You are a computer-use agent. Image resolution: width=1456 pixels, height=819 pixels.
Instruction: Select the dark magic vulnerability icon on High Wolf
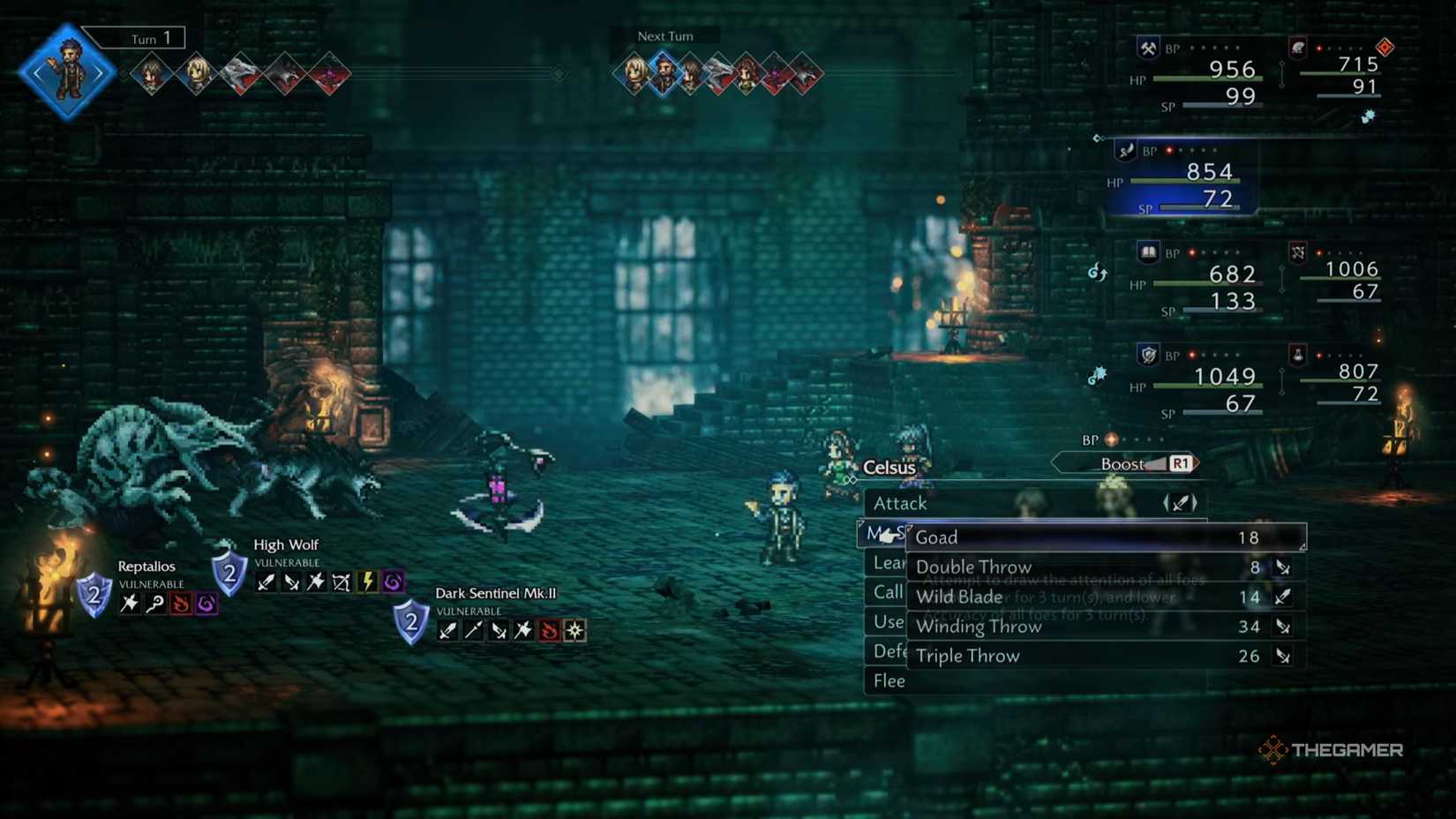(392, 582)
